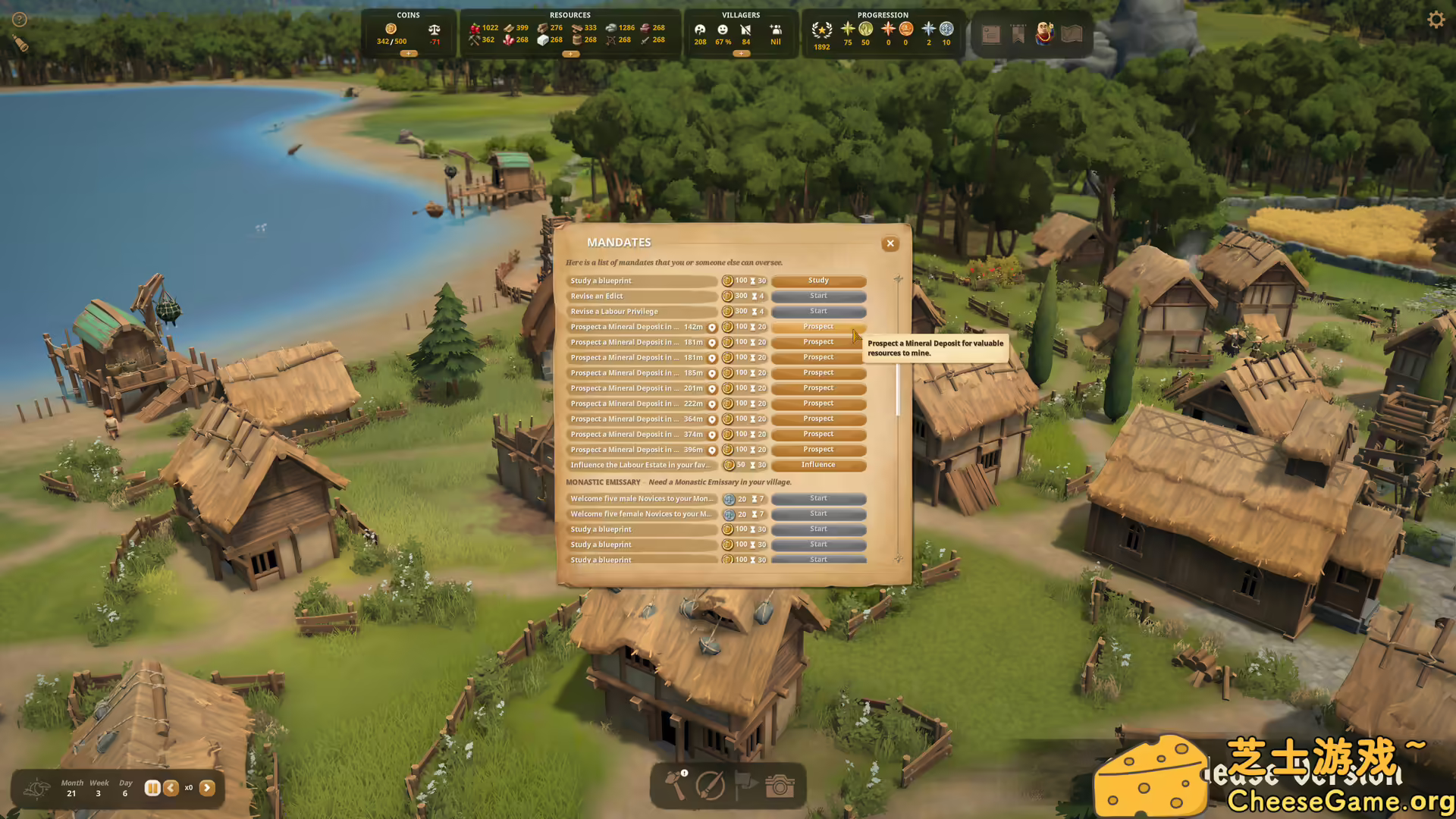
Task: Close the Mandates window
Action: (x=890, y=243)
